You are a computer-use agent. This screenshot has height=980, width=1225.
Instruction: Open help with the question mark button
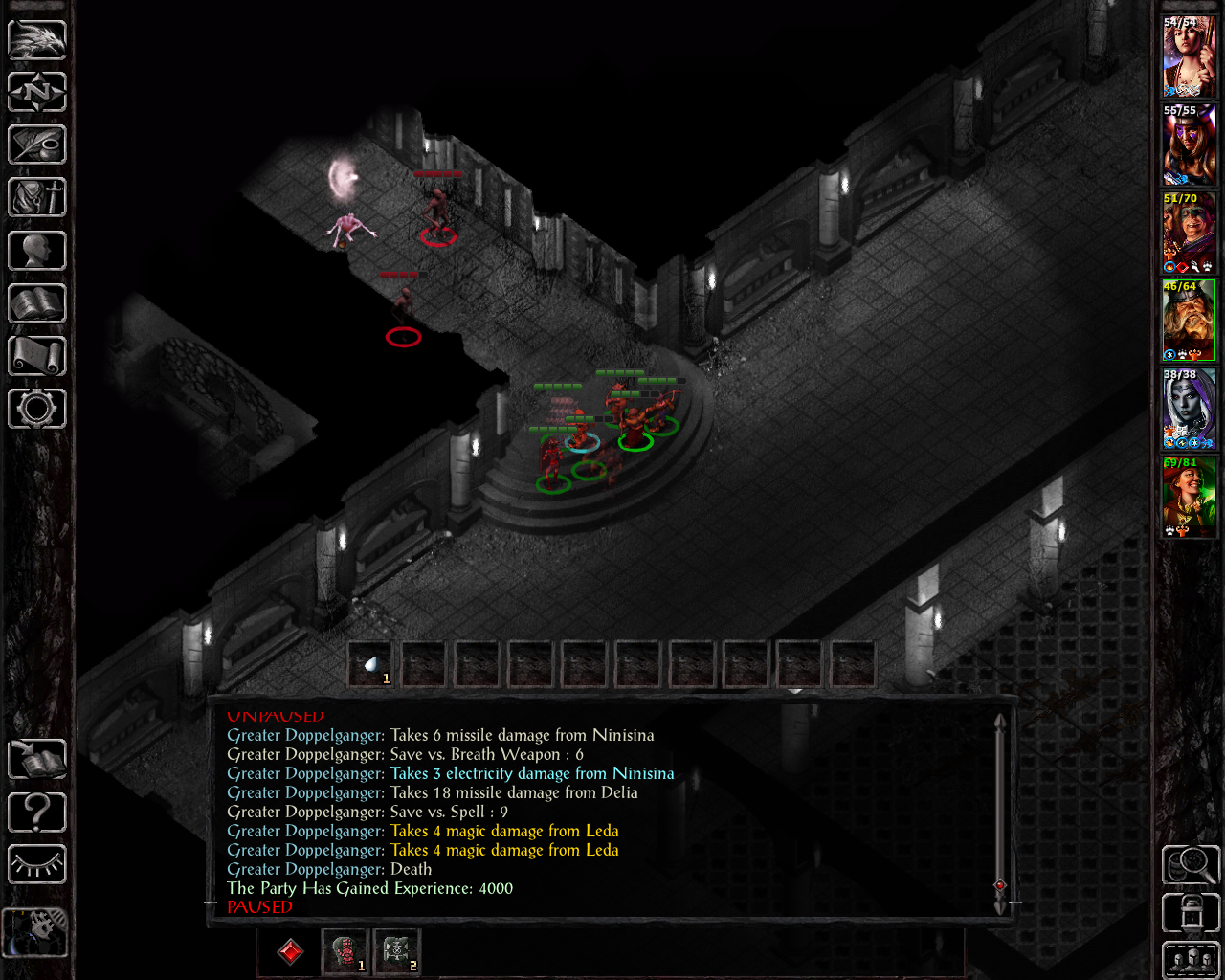37,813
